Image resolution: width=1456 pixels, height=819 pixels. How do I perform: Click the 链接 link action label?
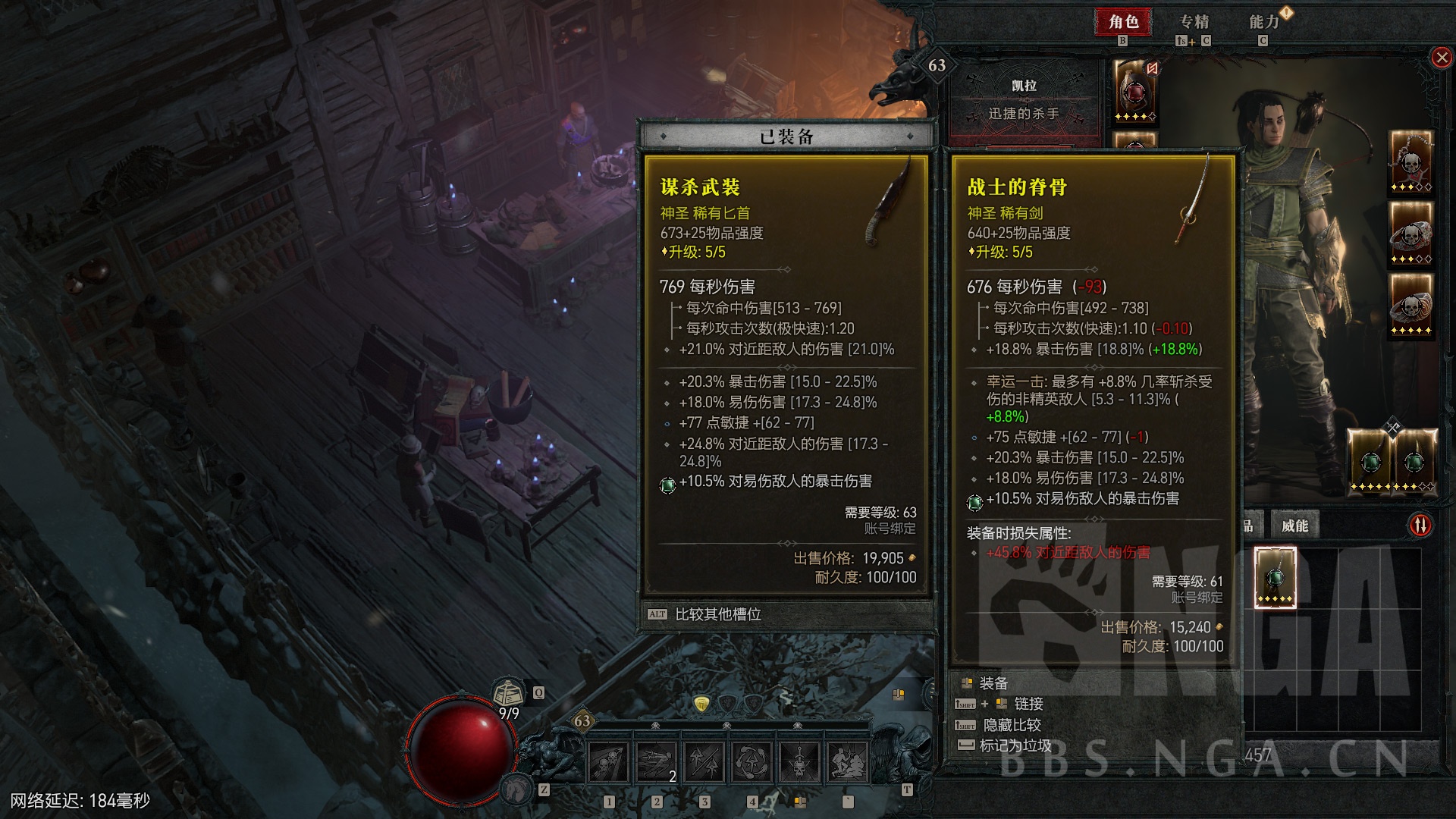click(1028, 704)
